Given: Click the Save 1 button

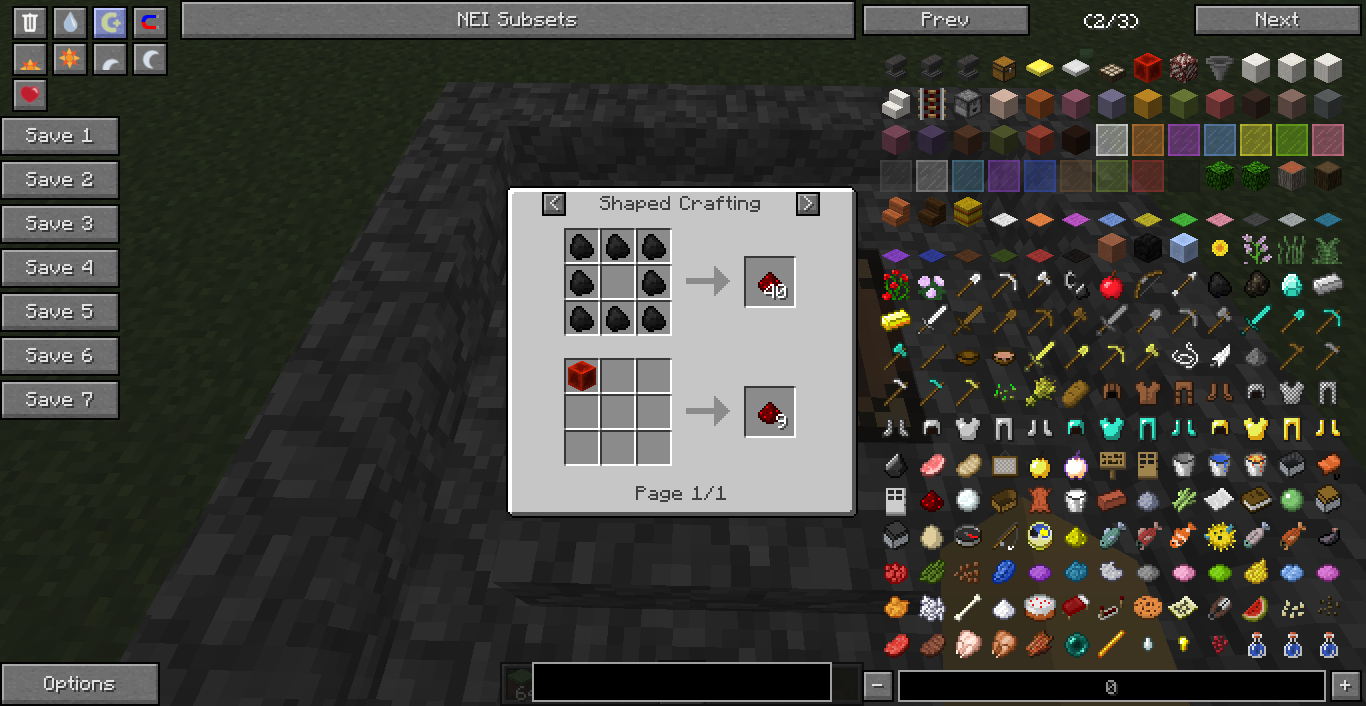Looking at the screenshot, I should coord(60,136).
